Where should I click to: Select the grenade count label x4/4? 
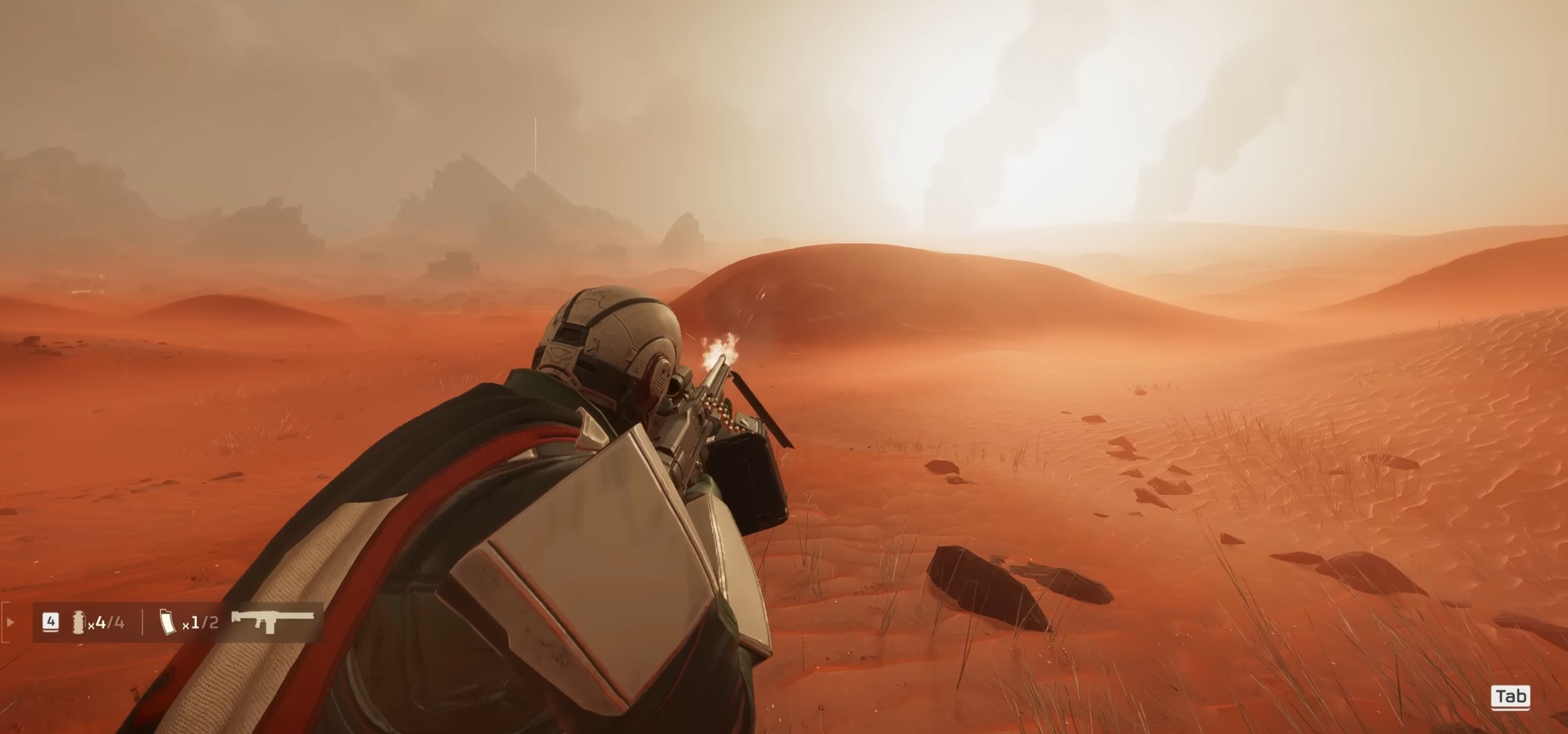[x=107, y=623]
